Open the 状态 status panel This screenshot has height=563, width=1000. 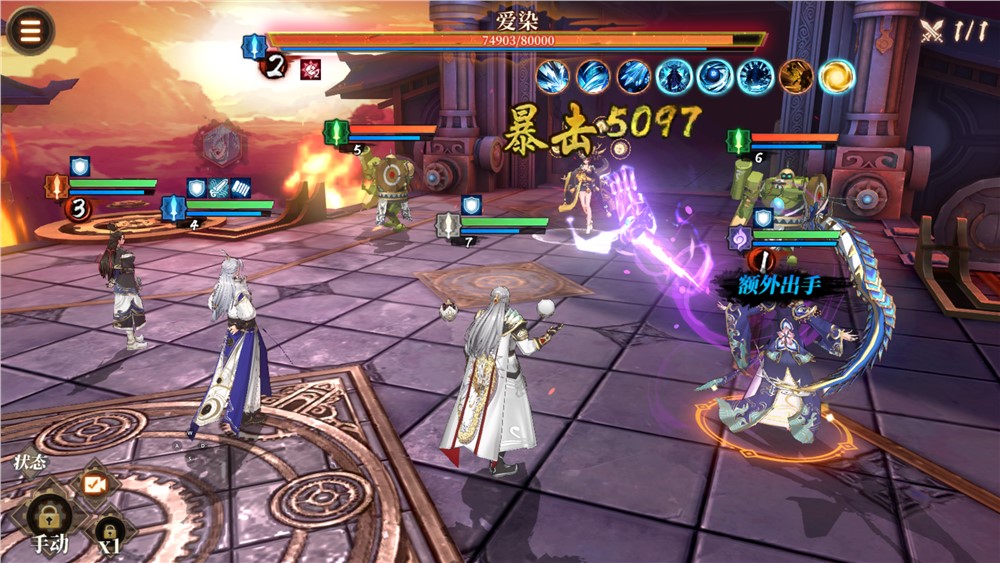tap(29, 463)
